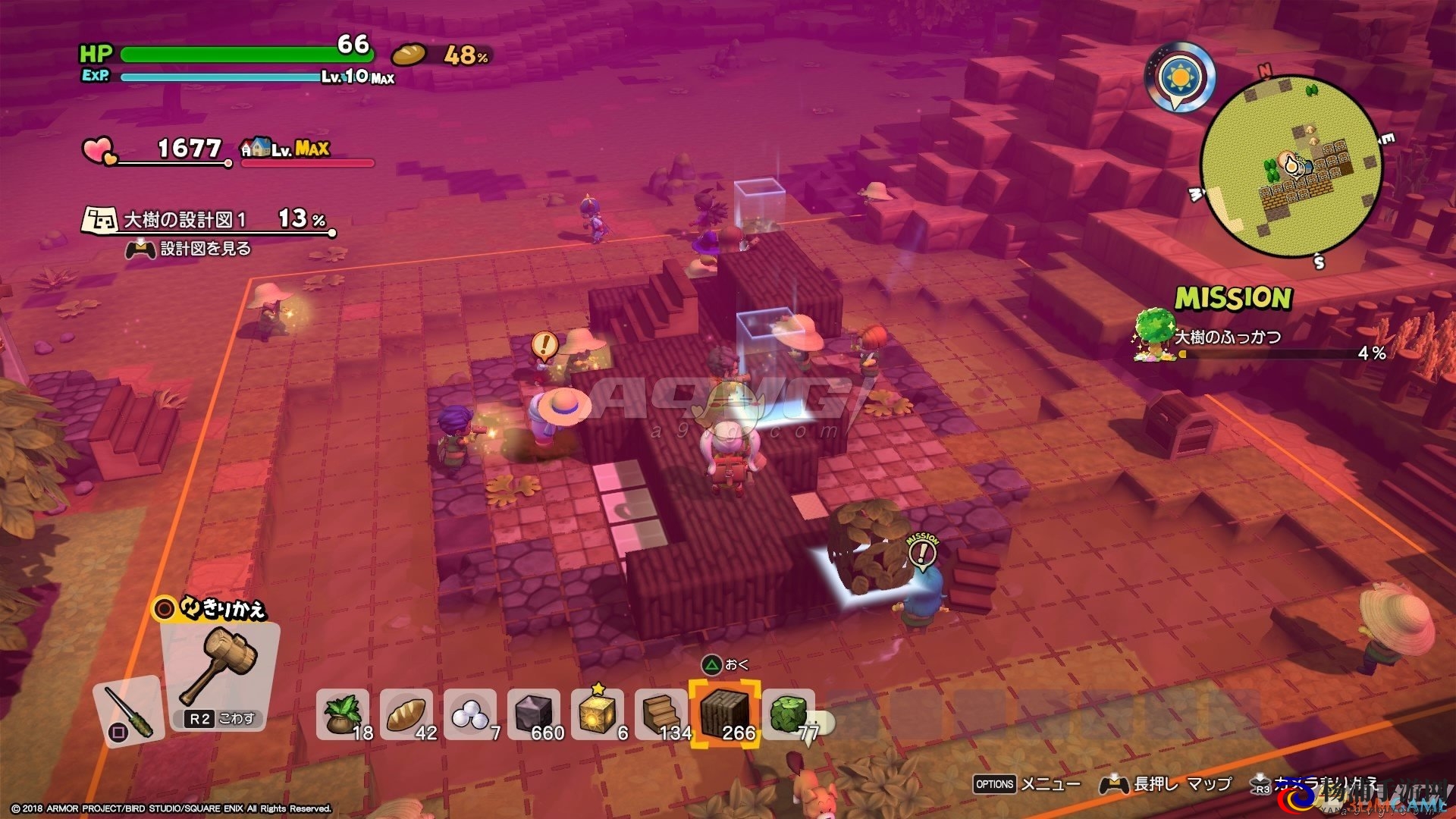This screenshot has width=1456, height=819.
Task: Select the wooden stairs hotbar slot
Action: coord(661,714)
